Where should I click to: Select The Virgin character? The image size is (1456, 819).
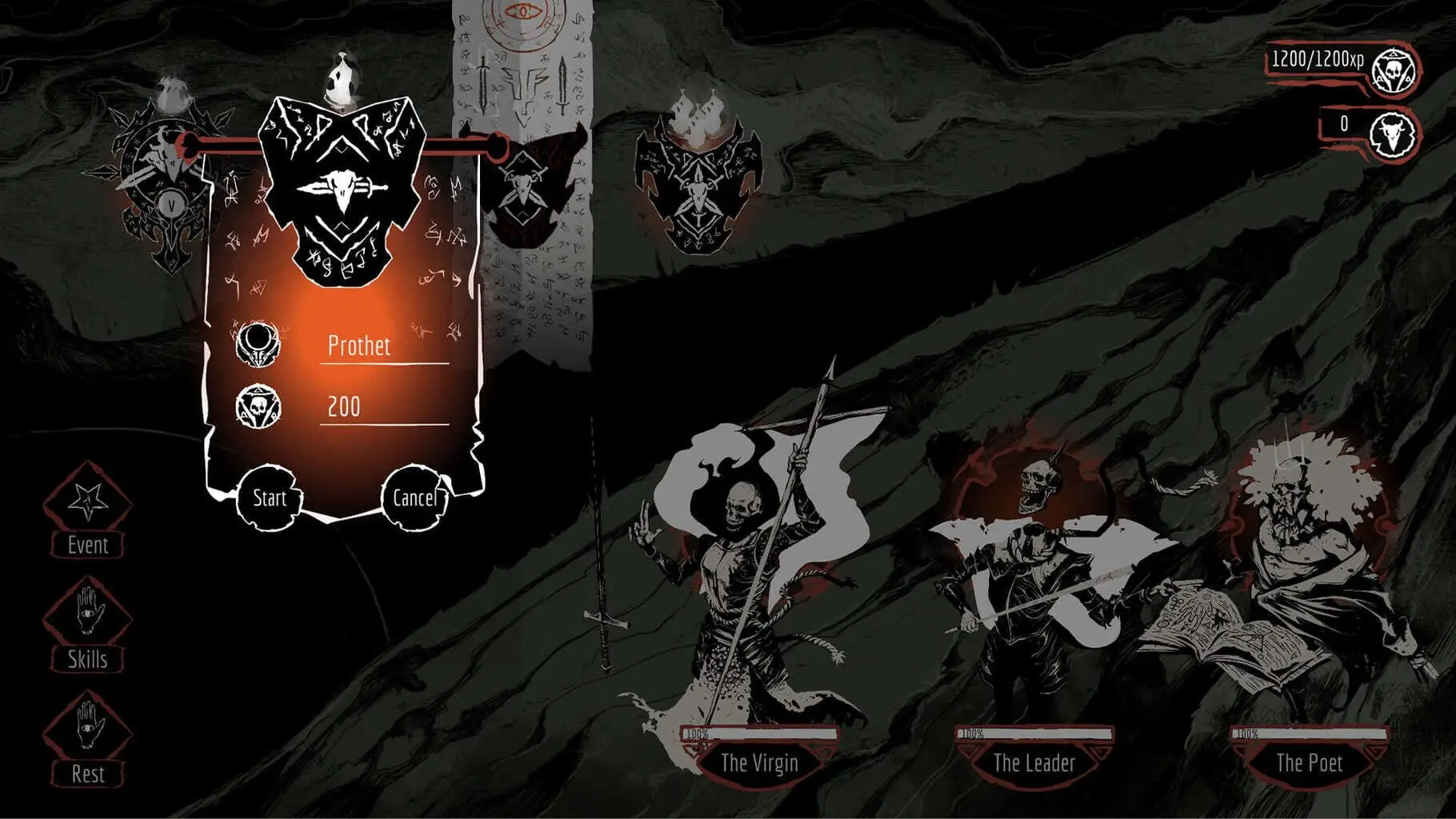click(x=758, y=762)
